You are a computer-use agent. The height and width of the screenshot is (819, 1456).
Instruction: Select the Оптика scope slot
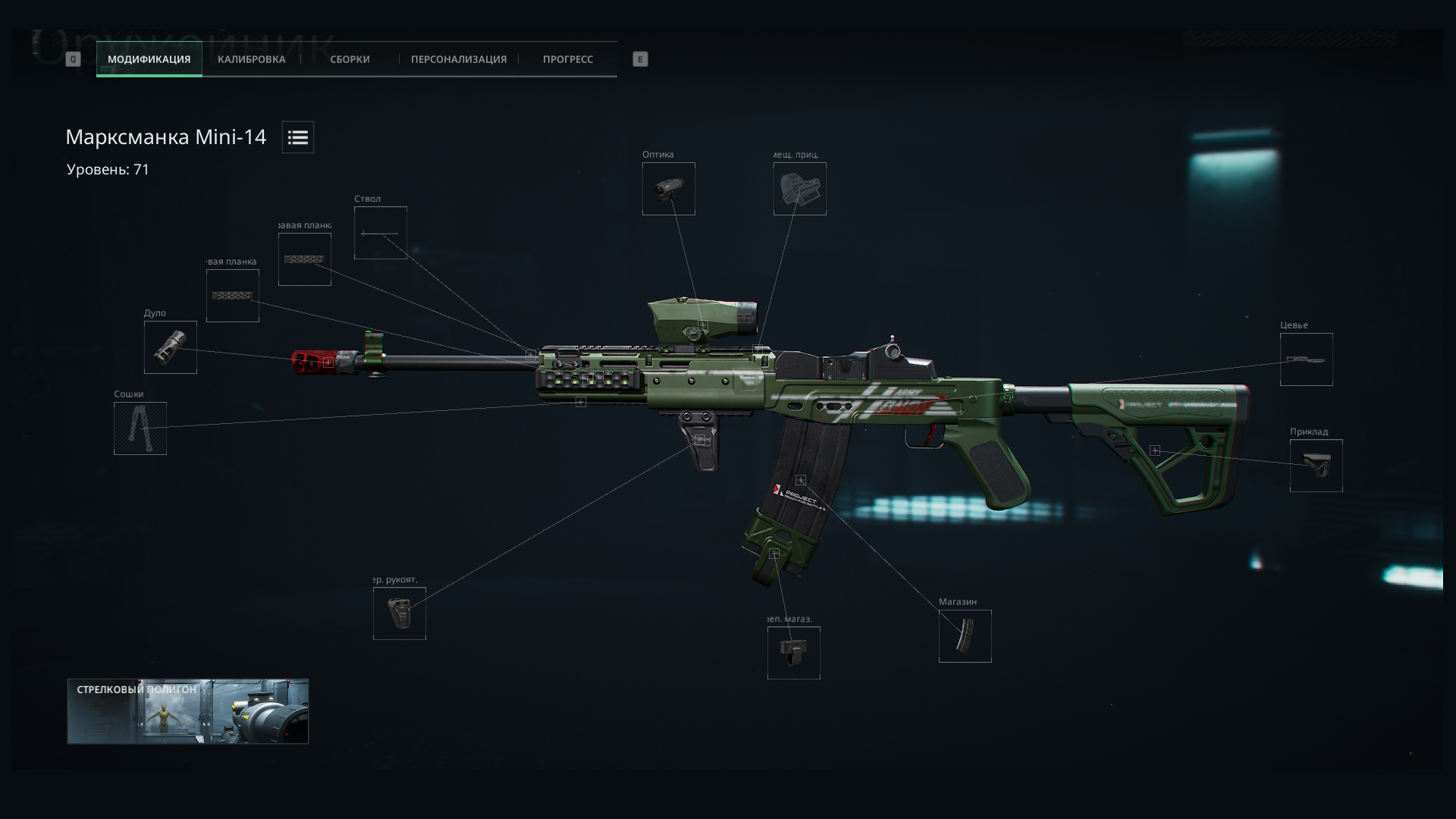pos(668,189)
